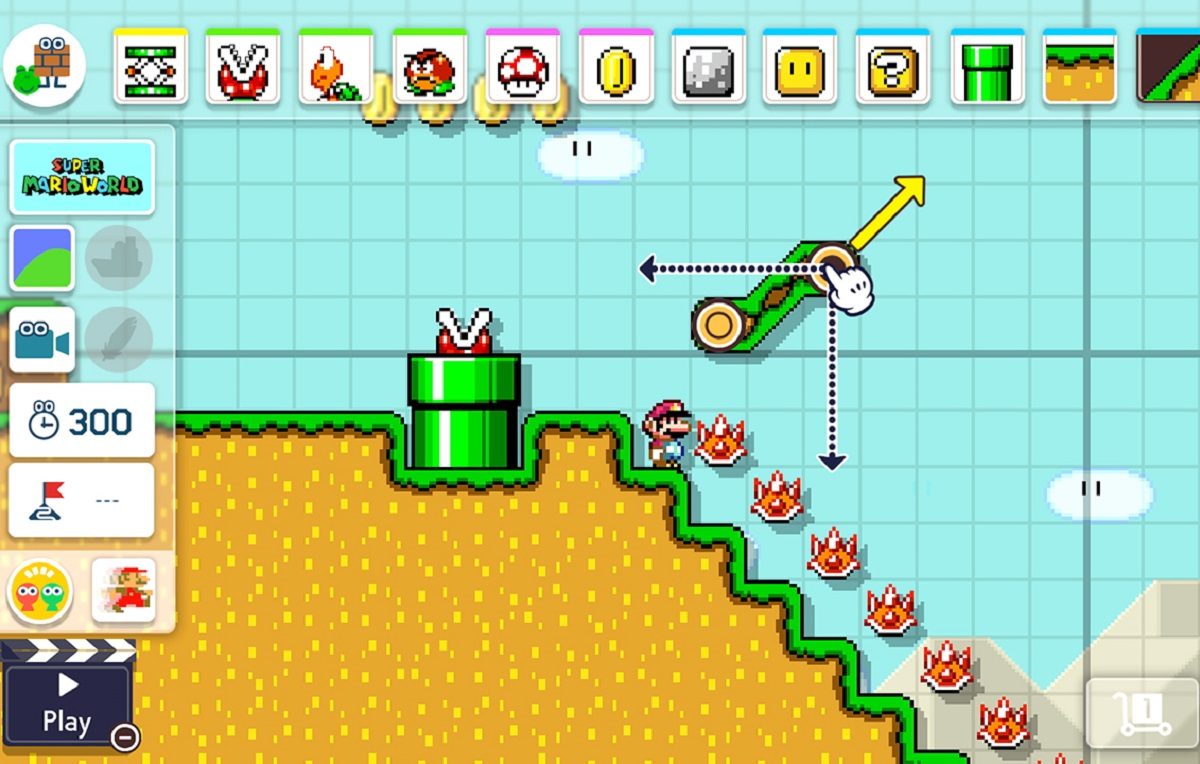The image size is (1200, 764).
Task: Choose the yellow rotating block item
Action: coord(800,68)
